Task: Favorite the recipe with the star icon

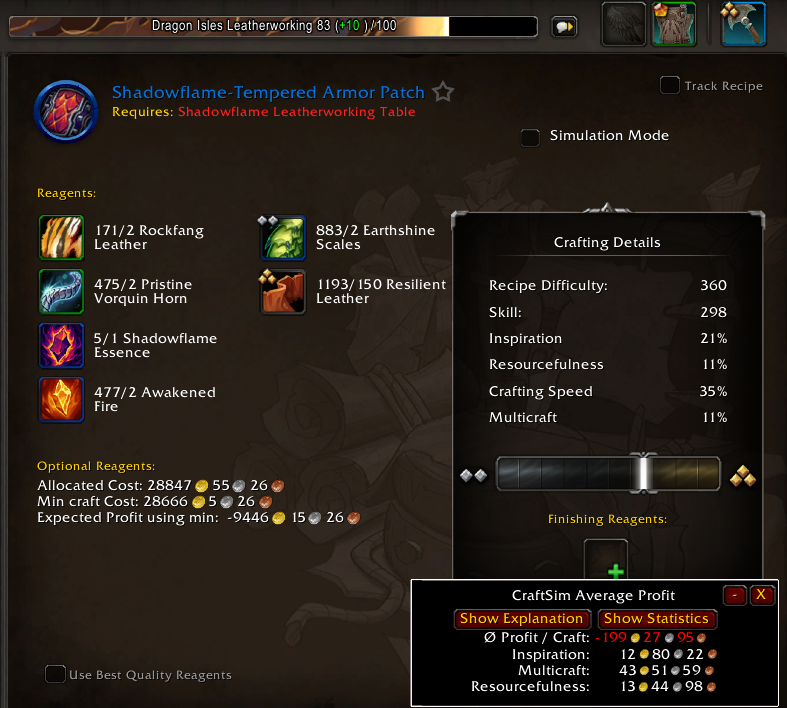Action: click(444, 93)
